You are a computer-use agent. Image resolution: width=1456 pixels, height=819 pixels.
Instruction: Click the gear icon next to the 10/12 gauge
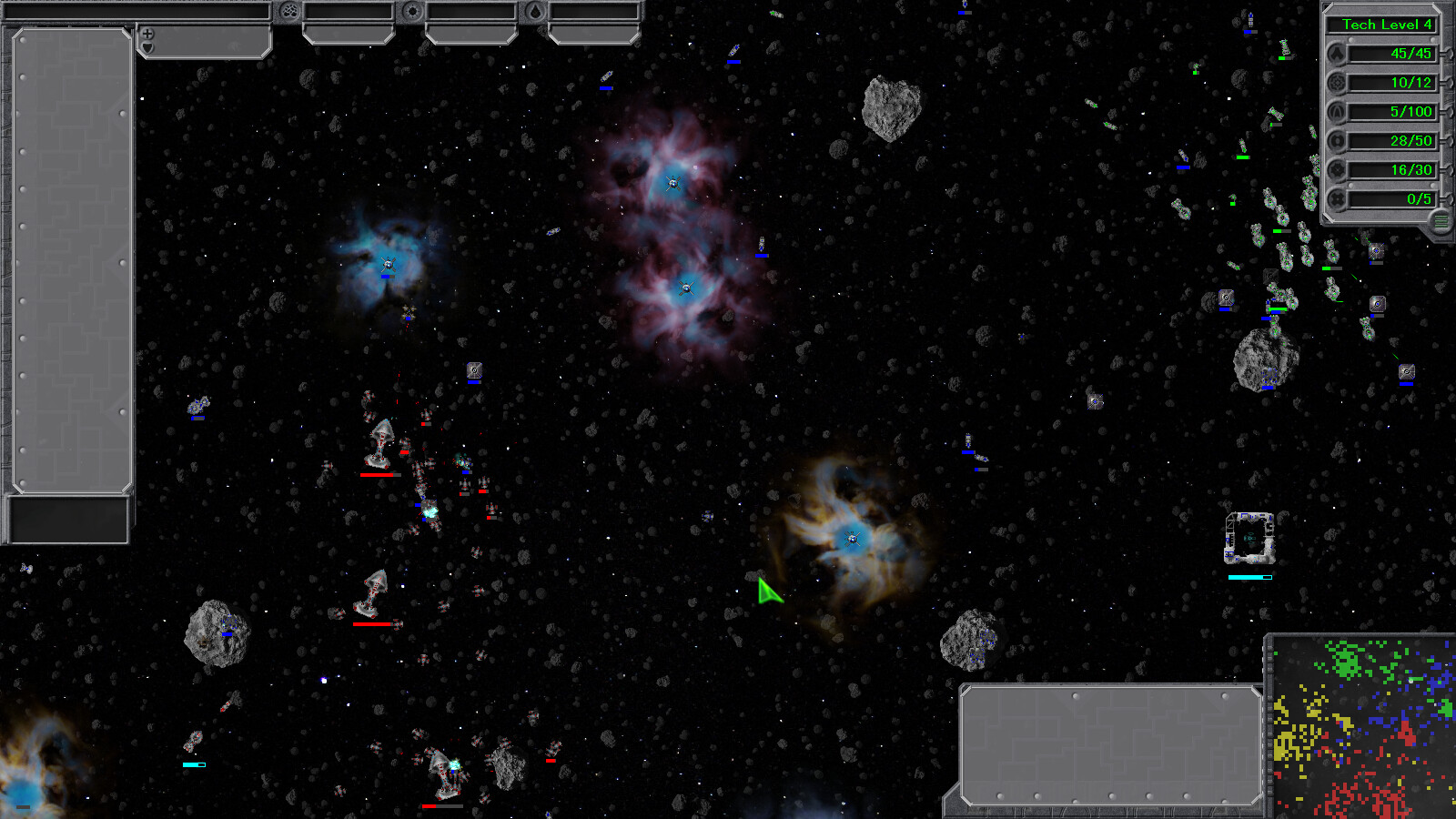pyautogui.click(x=1337, y=83)
